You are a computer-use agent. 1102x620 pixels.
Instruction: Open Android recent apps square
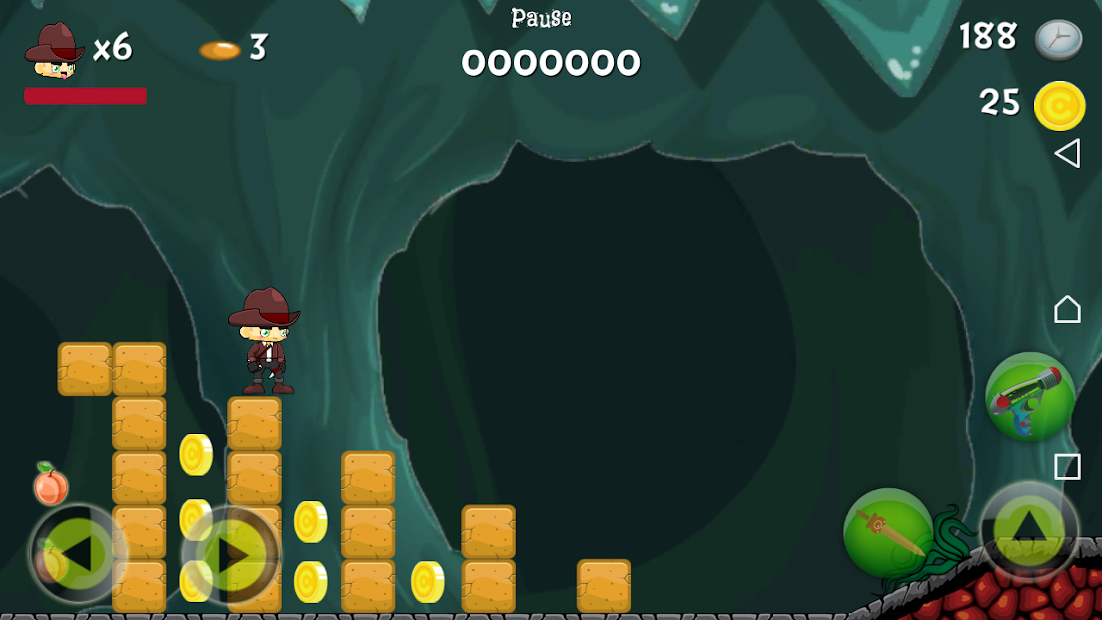pos(1067,467)
